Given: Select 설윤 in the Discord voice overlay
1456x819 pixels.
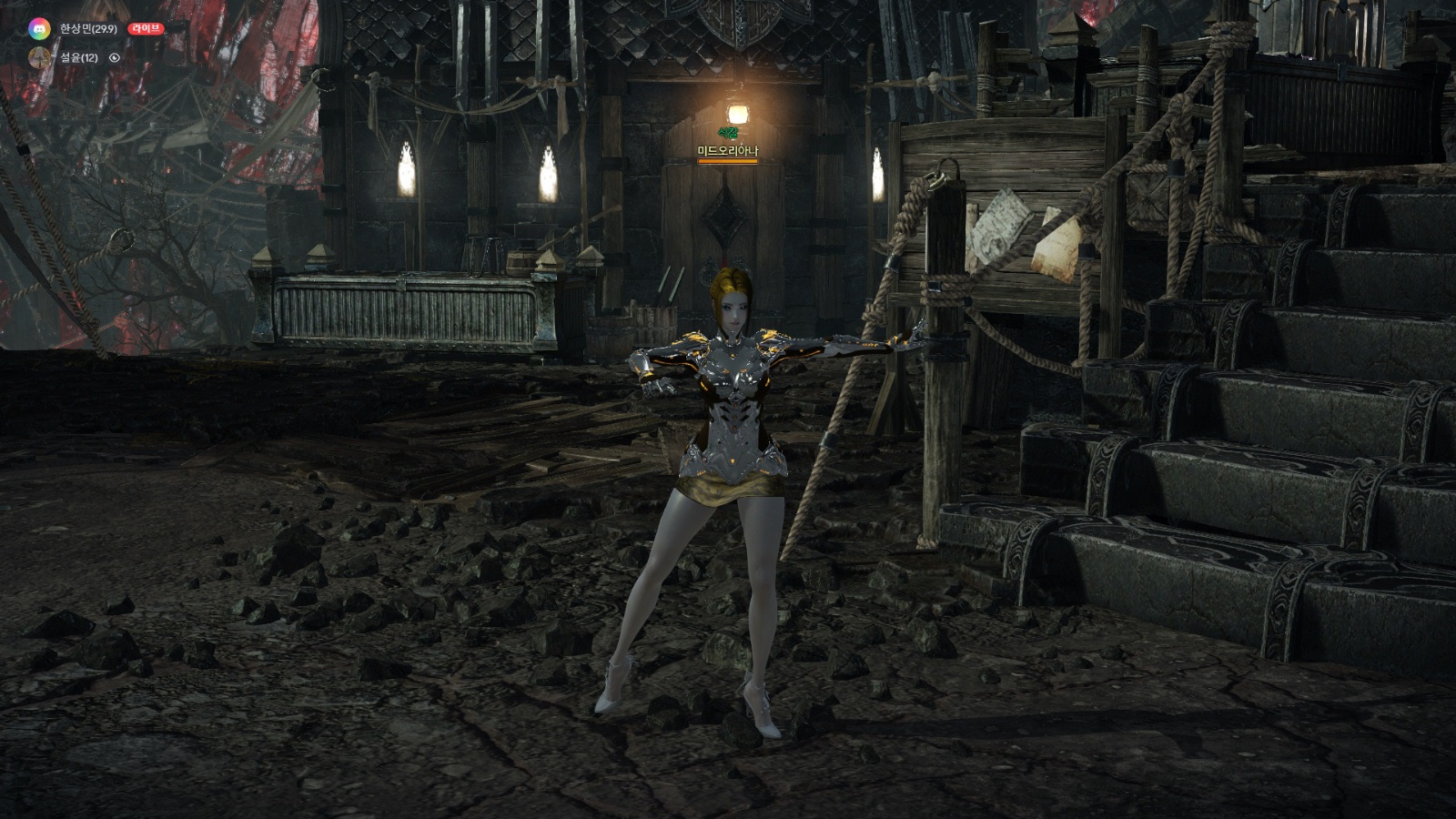Looking at the screenshot, I should coord(77,58).
